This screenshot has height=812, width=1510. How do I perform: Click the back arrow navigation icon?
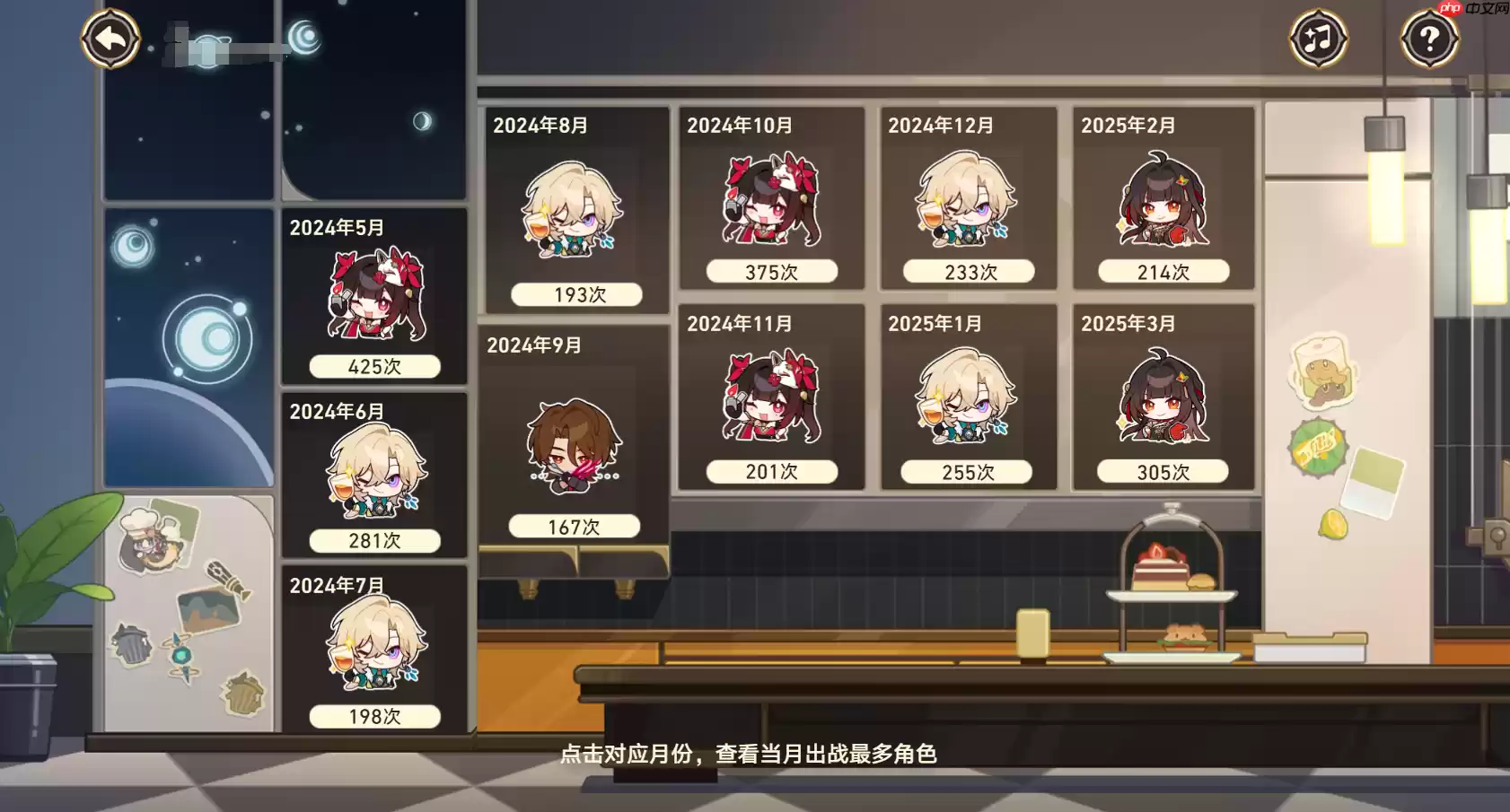110,38
